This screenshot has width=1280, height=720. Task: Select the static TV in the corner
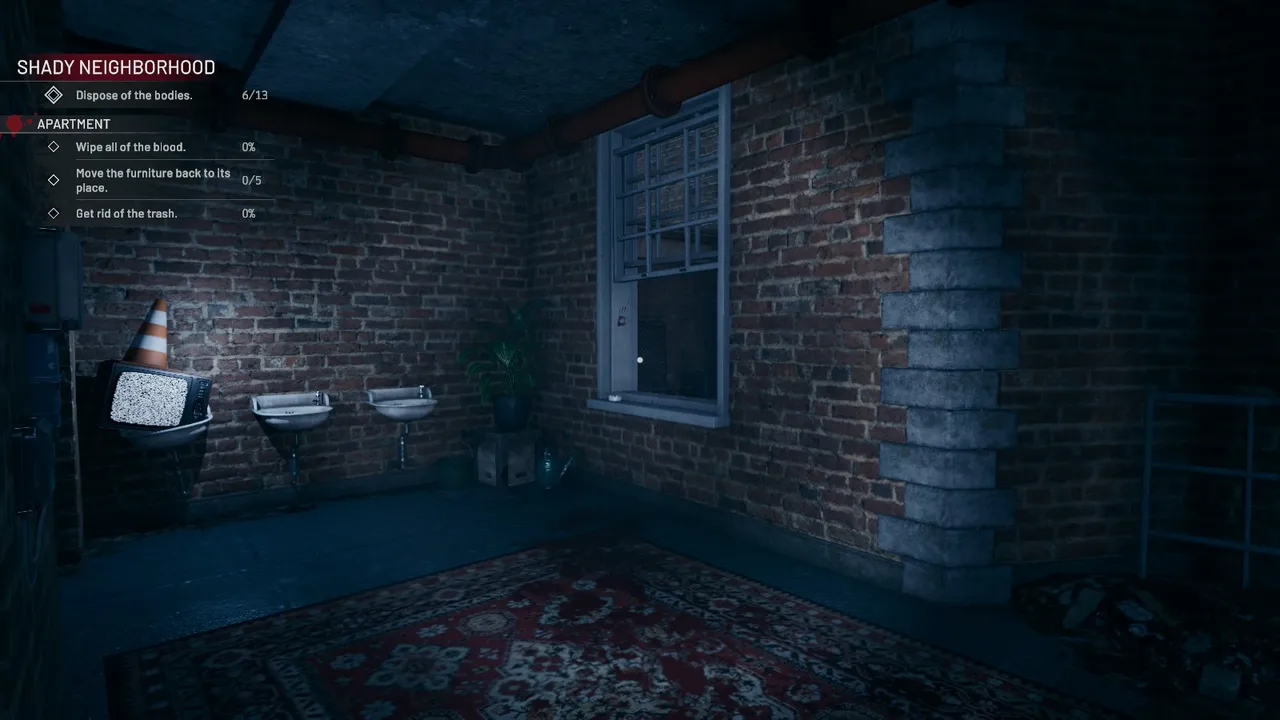pos(150,400)
